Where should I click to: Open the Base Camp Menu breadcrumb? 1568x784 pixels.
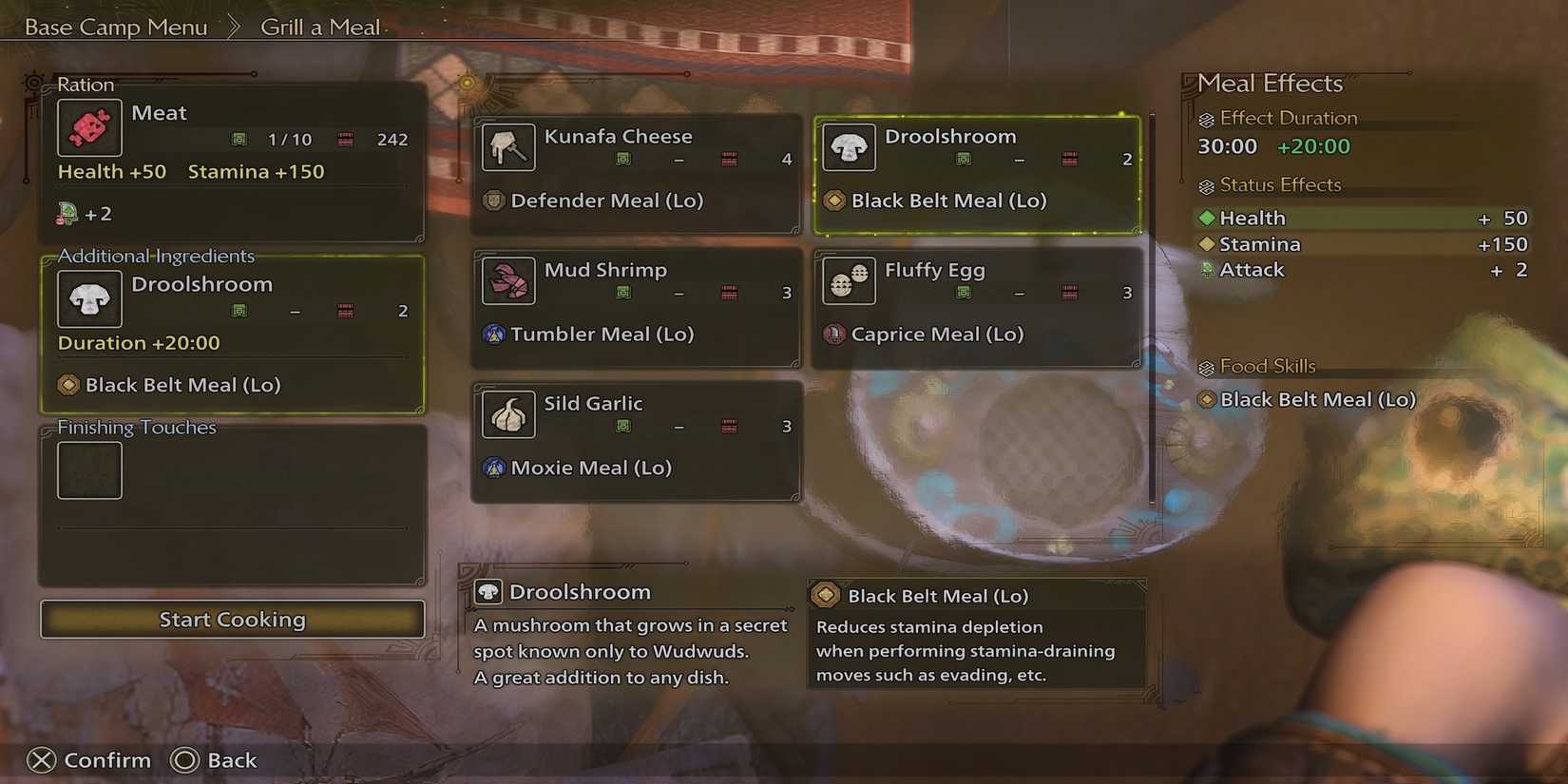[x=114, y=27]
